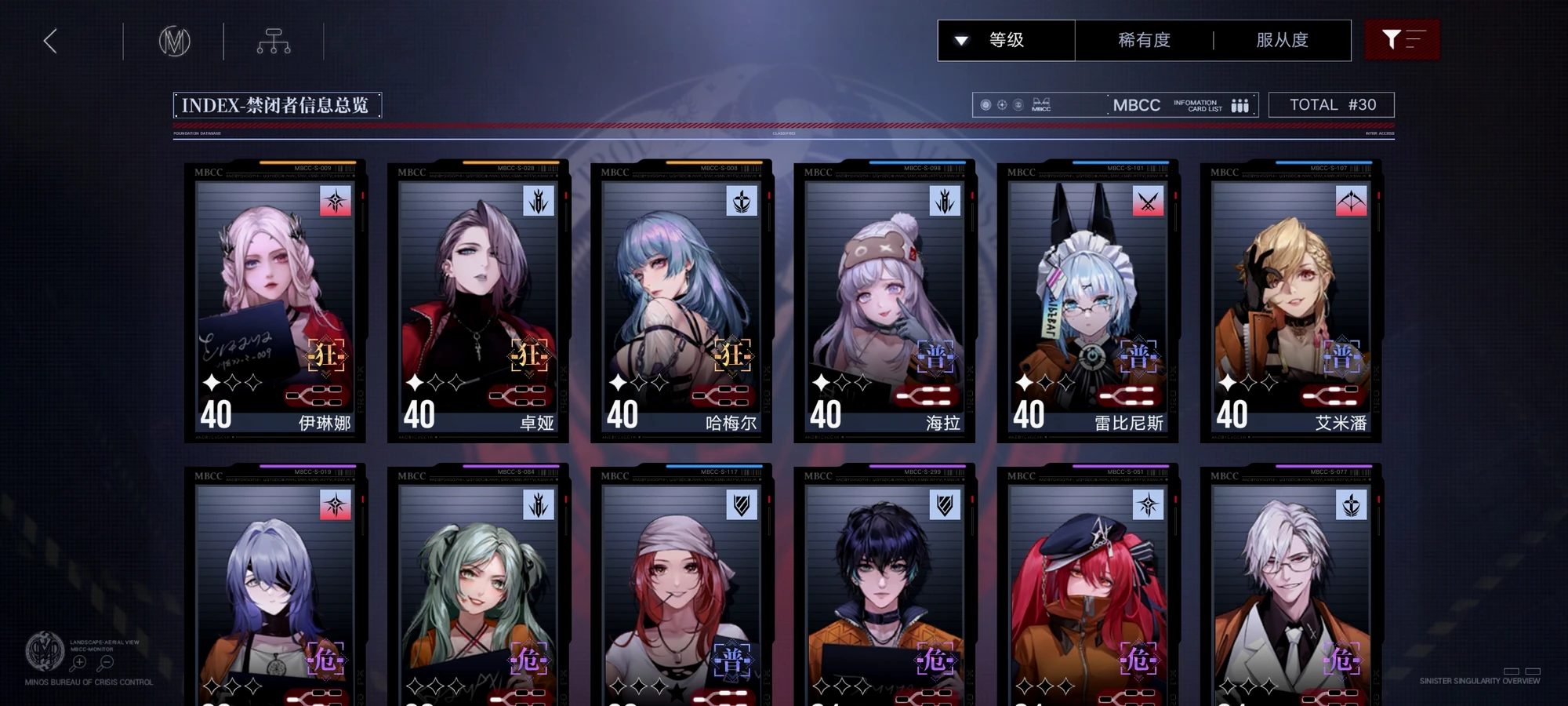Open the 雷比尼斯 character card
Image resolution: width=1568 pixels, height=706 pixels.
(x=1087, y=302)
